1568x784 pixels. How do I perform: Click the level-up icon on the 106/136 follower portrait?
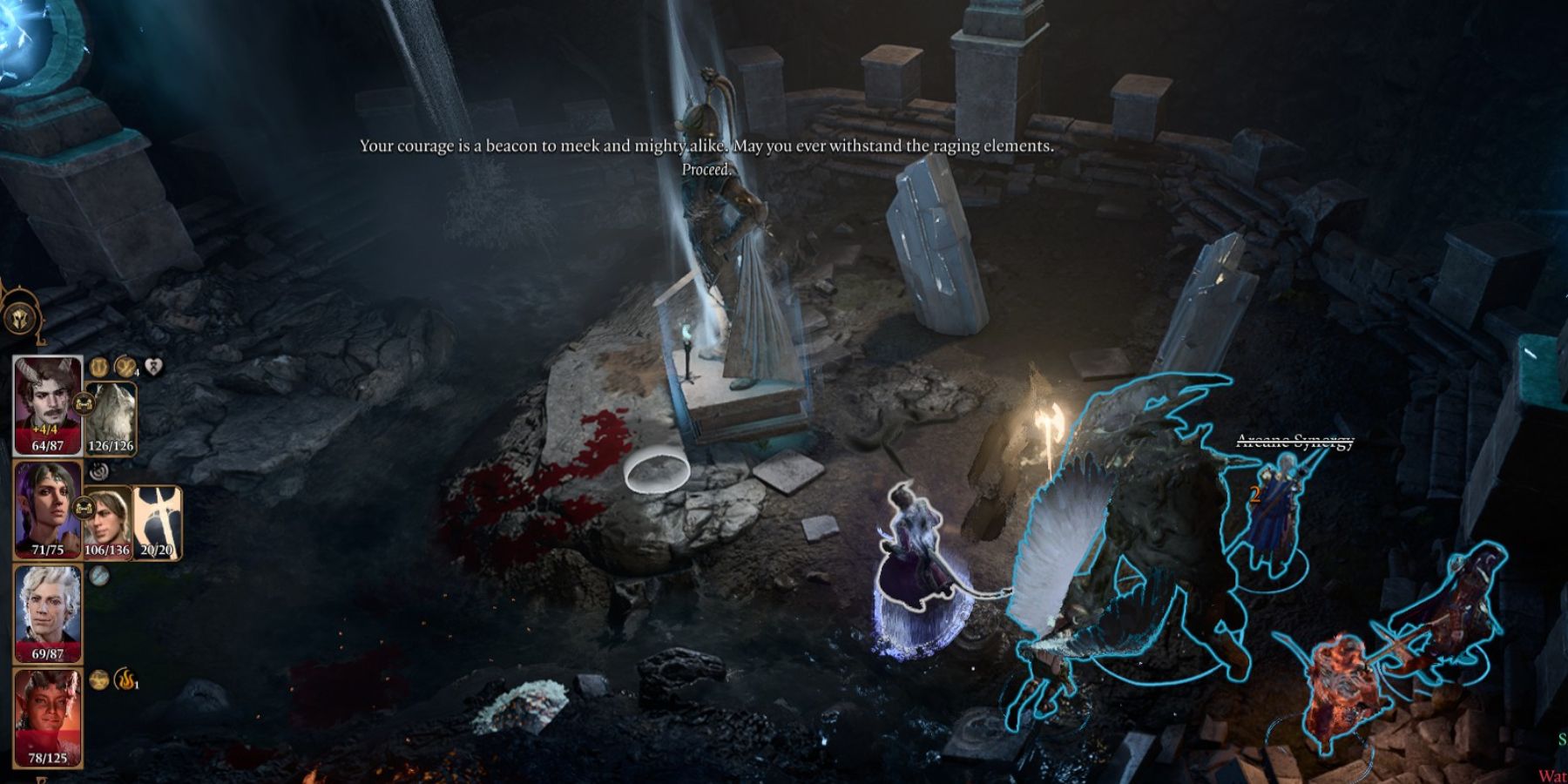click(84, 507)
